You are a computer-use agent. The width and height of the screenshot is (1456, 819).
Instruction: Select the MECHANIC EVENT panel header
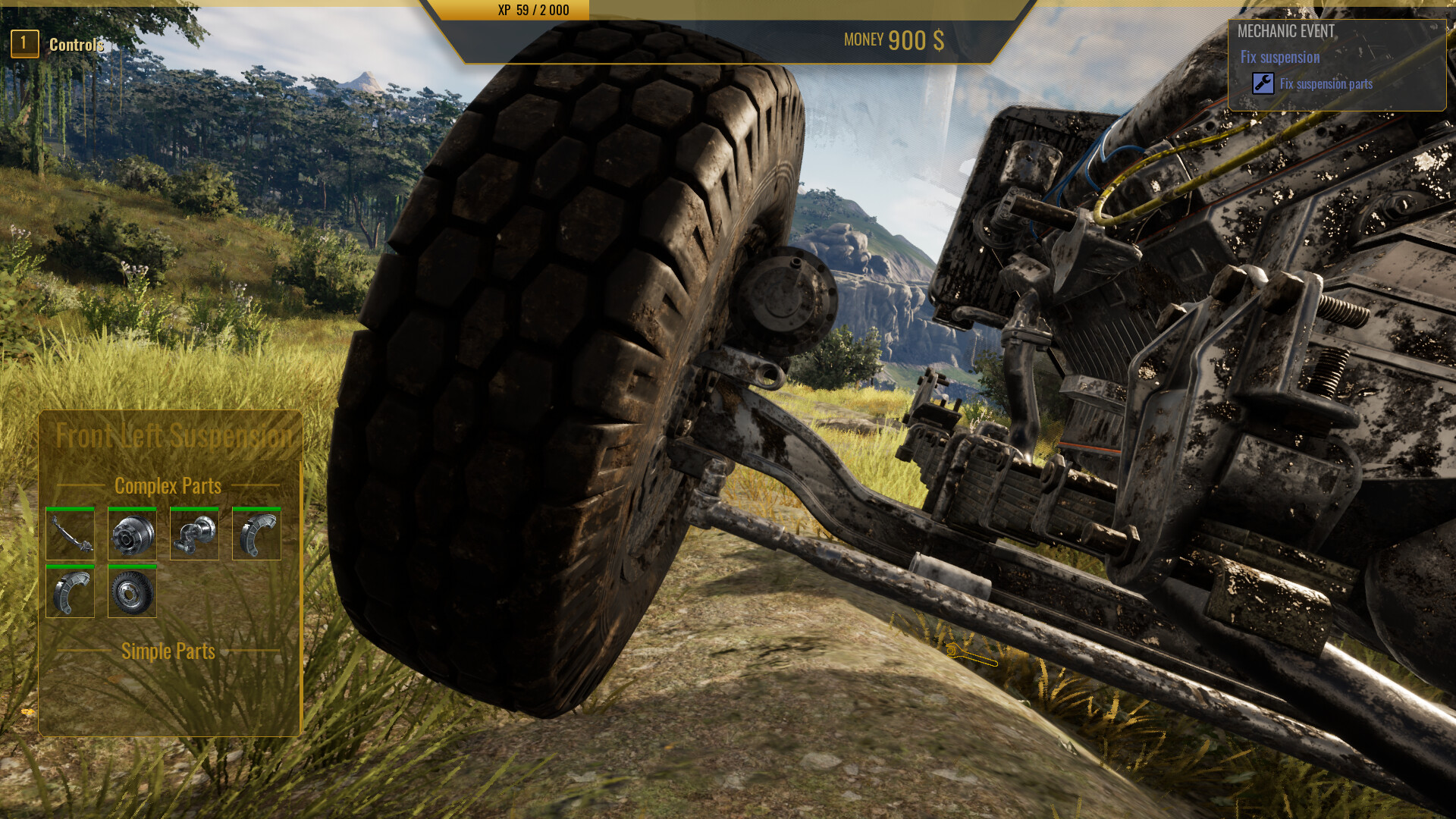pyautogui.click(x=1288, y=32)
